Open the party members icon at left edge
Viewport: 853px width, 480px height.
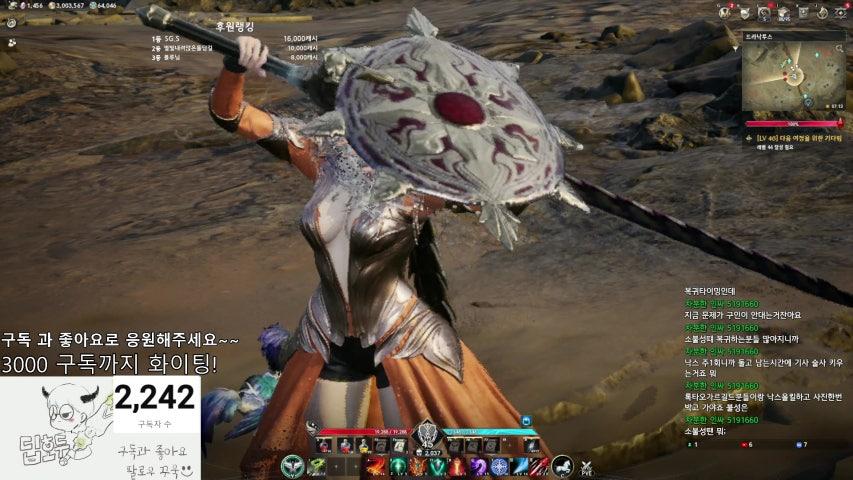[x=12, y=43]
